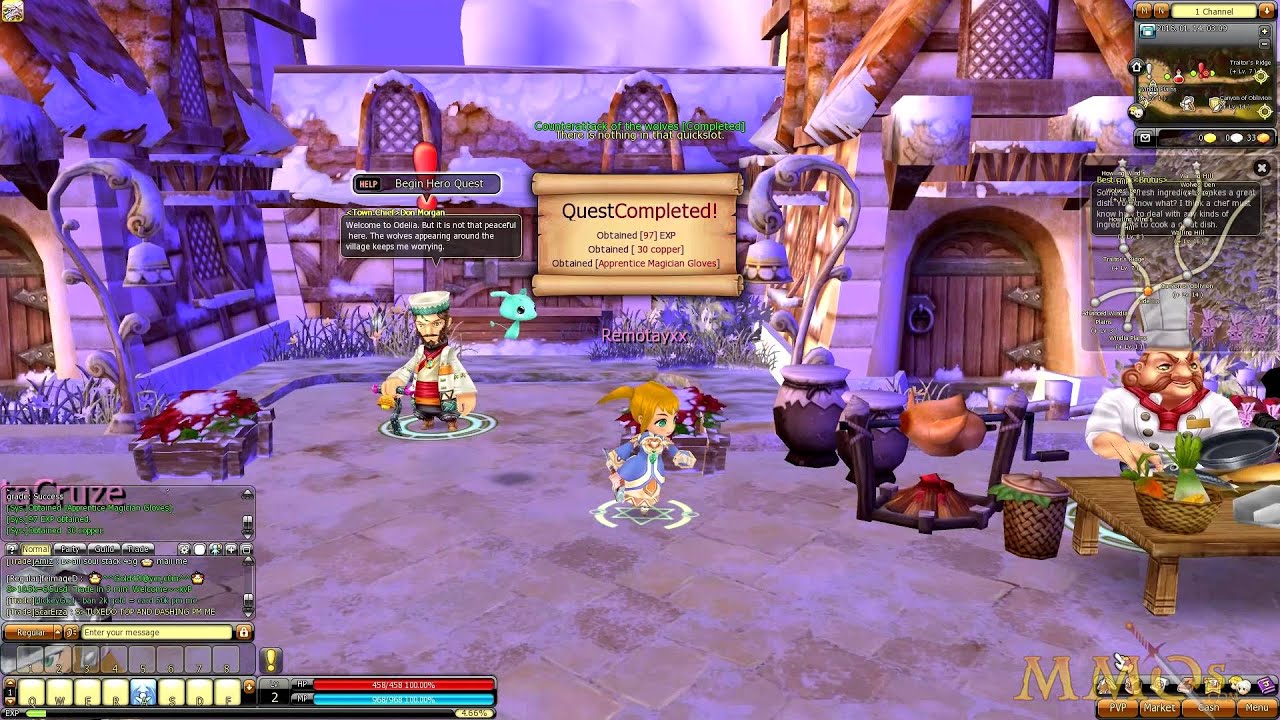This screenshot has height=720, width=1280.
Task: Click the home icon on the minimap
Action: point(1137,66)
